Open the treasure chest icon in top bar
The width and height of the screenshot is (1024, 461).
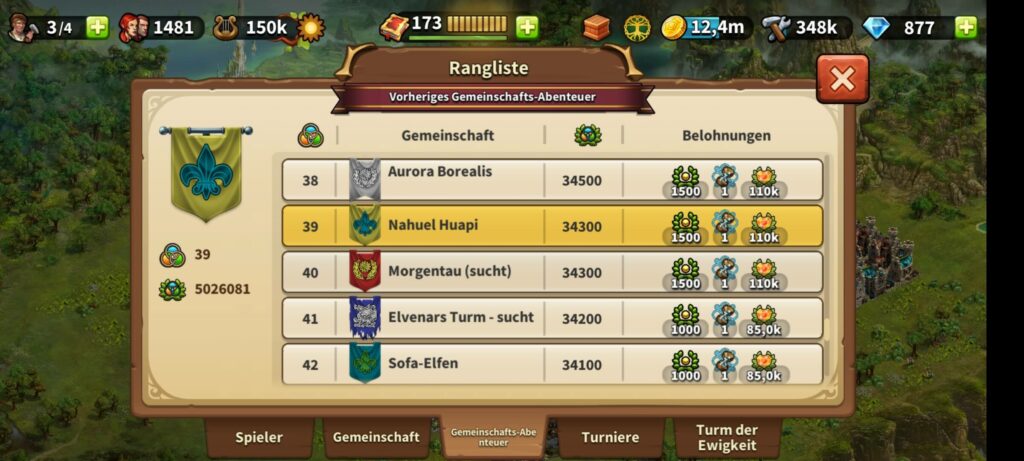[596, 27]
